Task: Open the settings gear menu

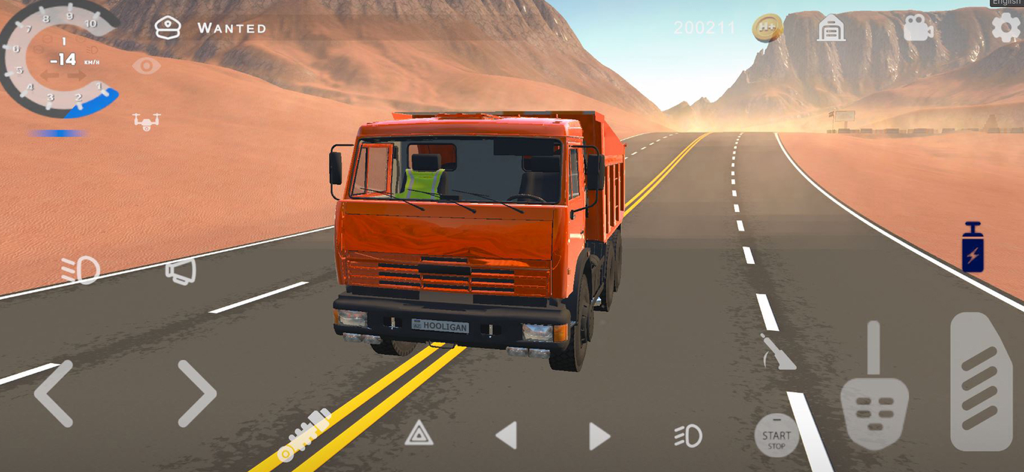Action: (1005, 28)
